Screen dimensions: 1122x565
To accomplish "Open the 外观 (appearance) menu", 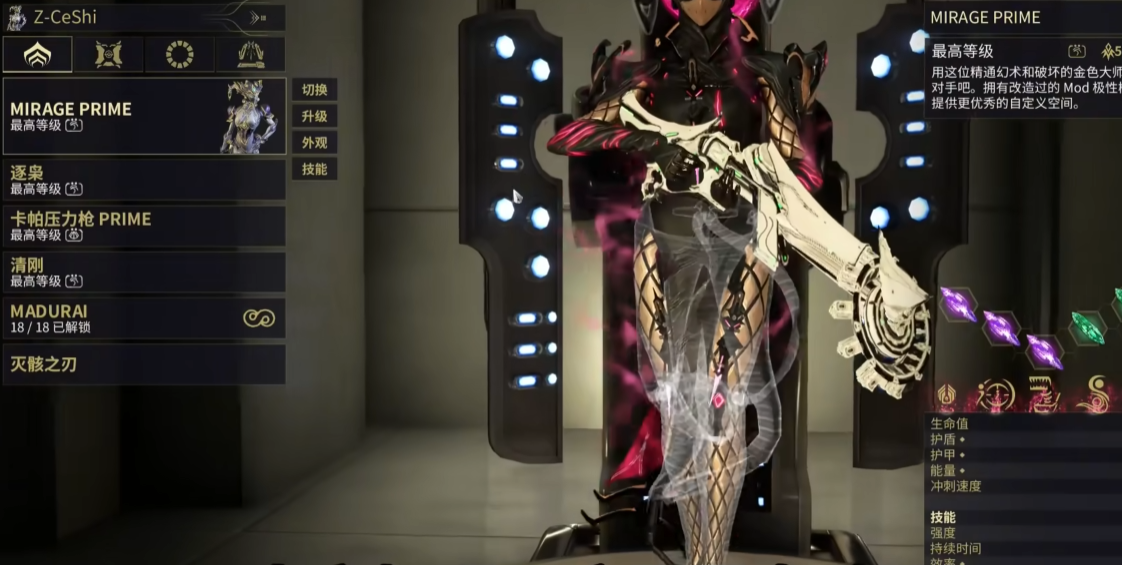I will (x=314, y=143).
